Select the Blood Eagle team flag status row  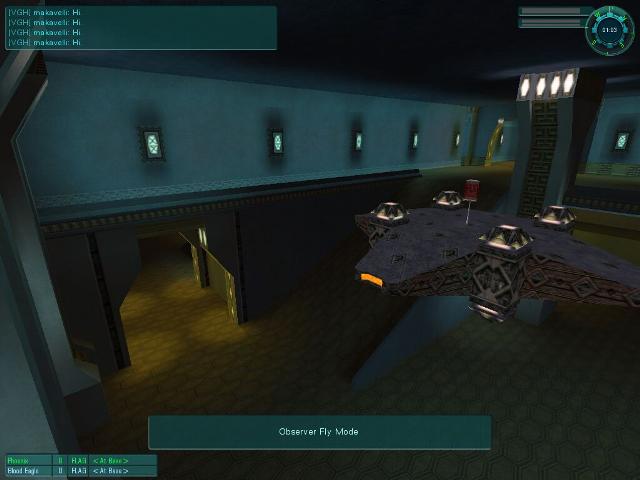[80, 470]
